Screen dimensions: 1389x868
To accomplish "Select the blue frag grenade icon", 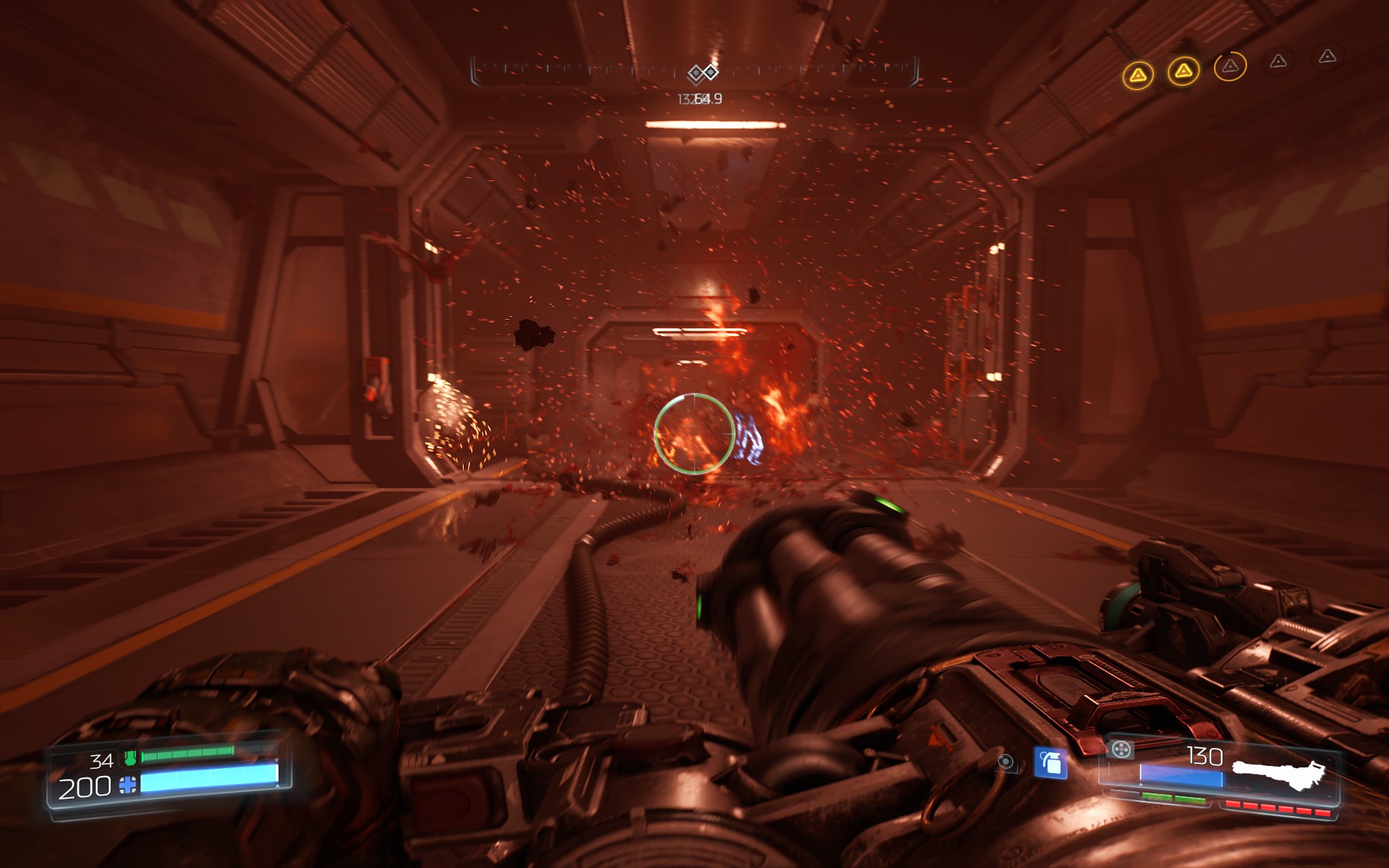I will pyautogui.click(x=1050, y=762).
